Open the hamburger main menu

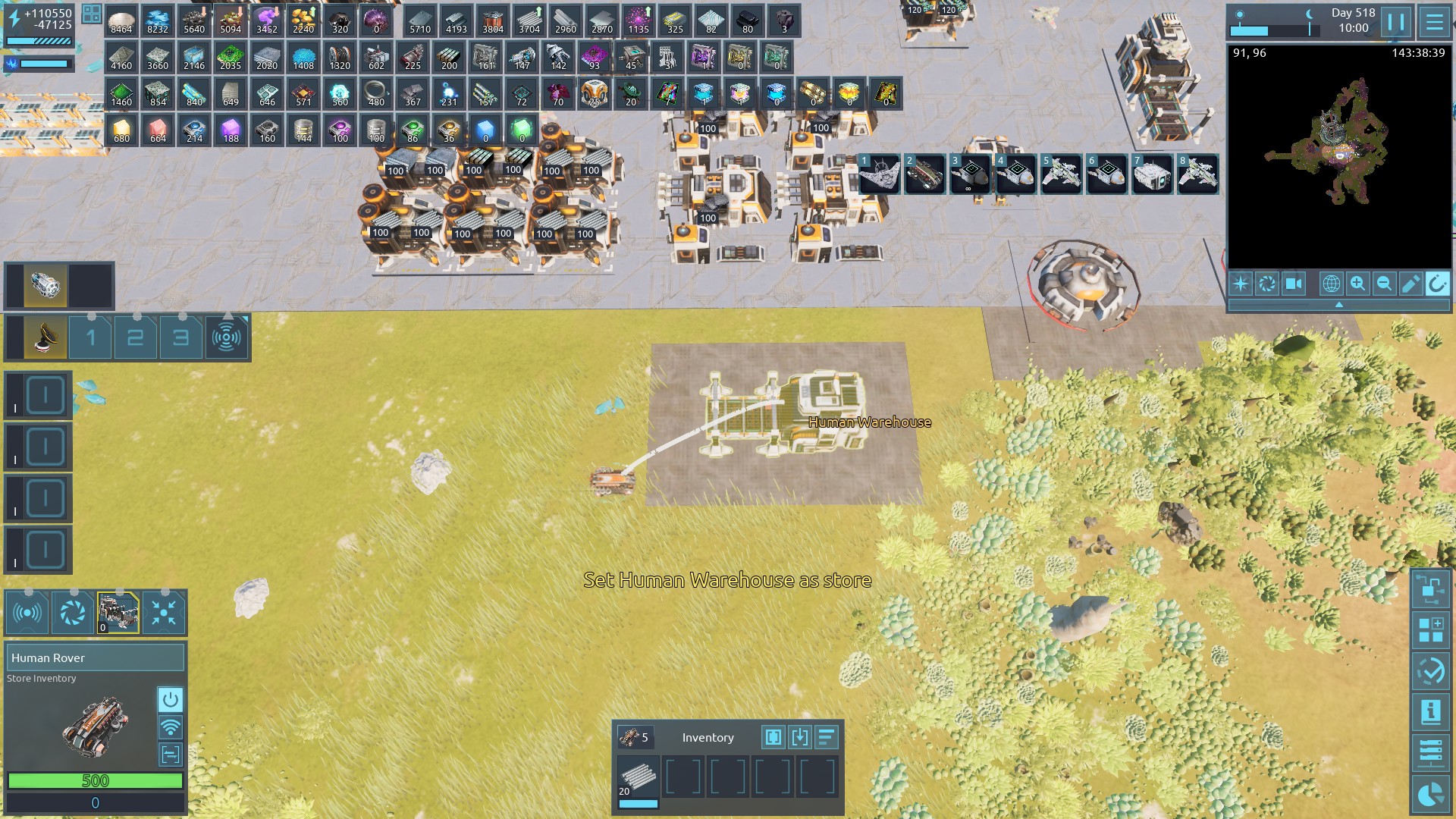tap(1434, 21)
